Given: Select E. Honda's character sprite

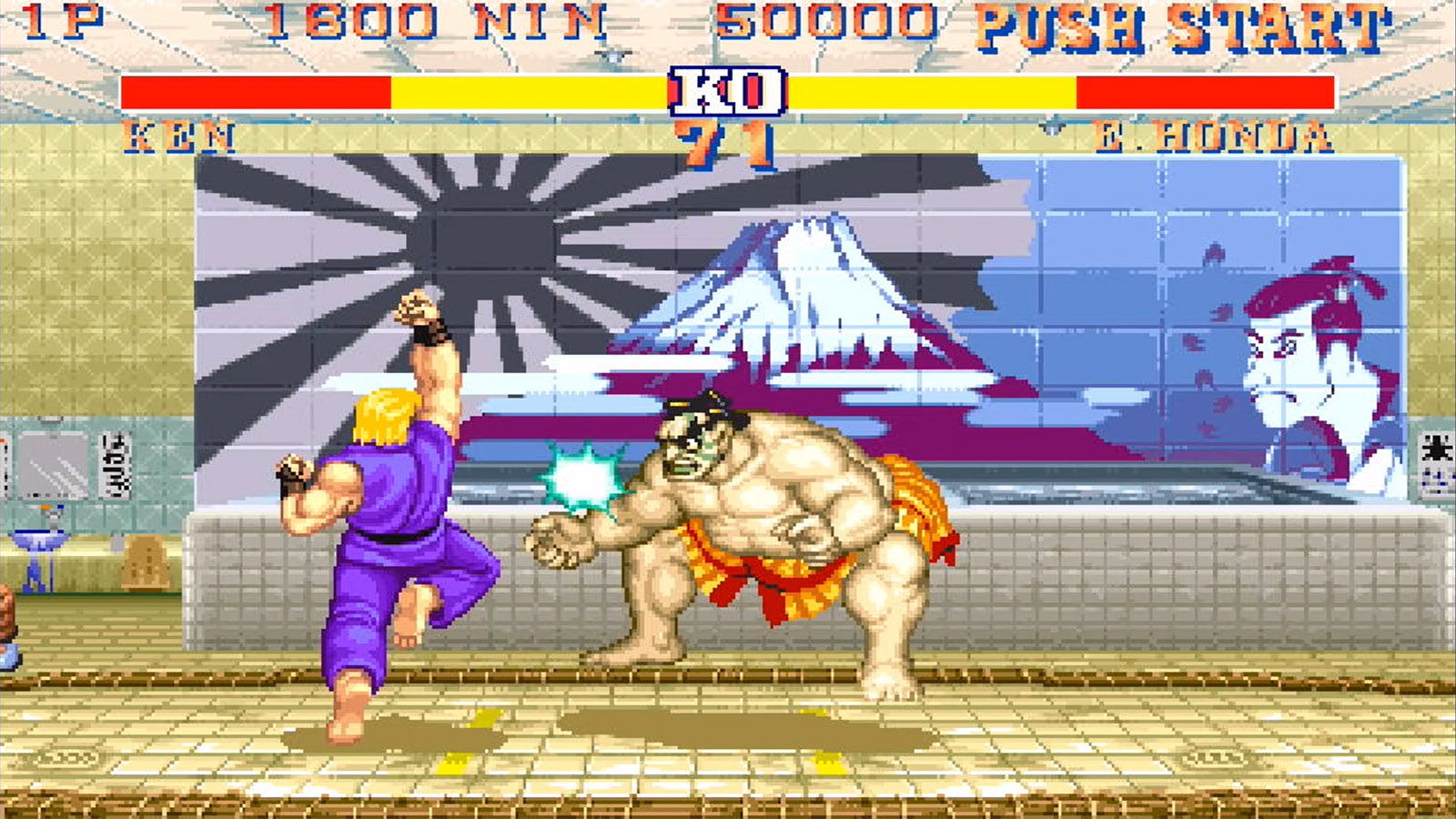Looking at the screenshot, I should (x=792, y=528).
